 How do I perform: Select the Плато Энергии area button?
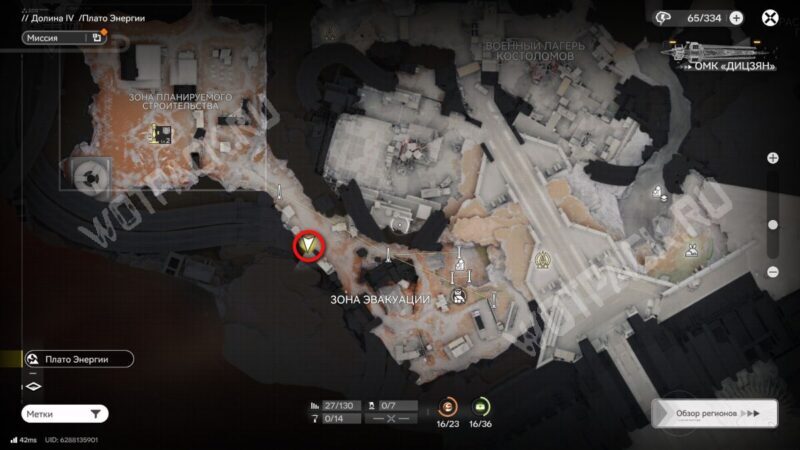coord(78,359)
